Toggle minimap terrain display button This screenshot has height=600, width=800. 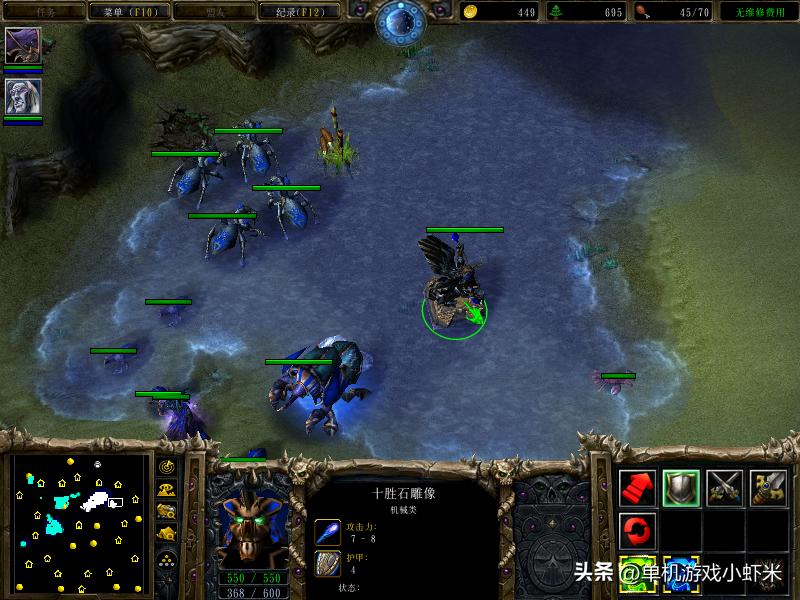166,490
